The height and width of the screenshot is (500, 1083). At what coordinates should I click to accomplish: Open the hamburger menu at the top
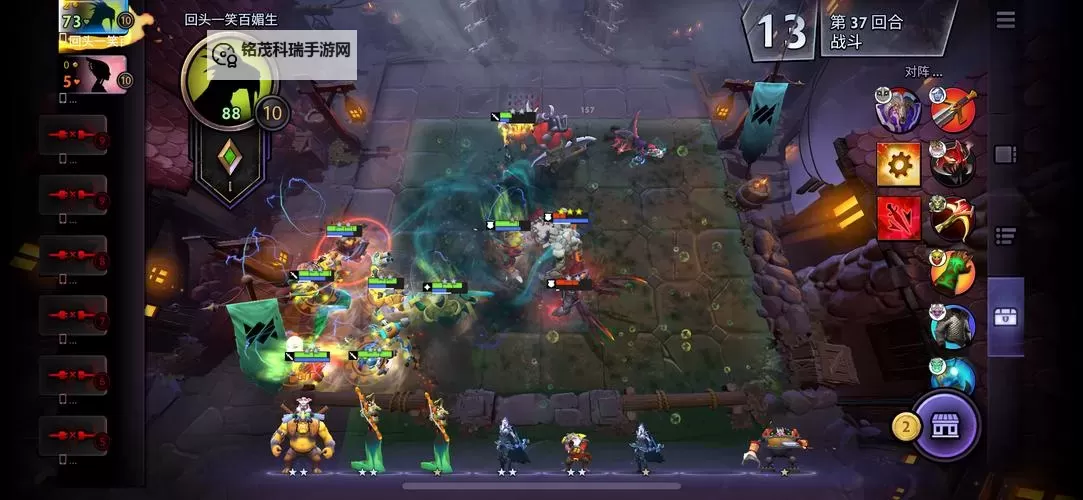pyautogui.click(x=1005, y=19)
